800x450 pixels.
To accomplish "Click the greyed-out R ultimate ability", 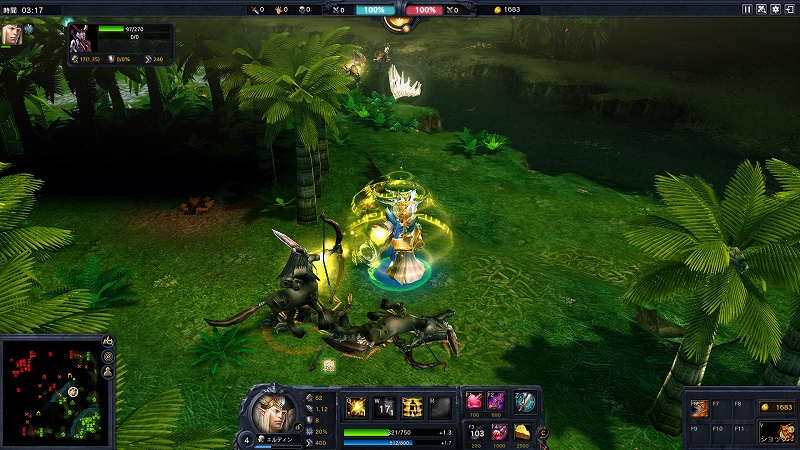I will [x=439, y=406].
